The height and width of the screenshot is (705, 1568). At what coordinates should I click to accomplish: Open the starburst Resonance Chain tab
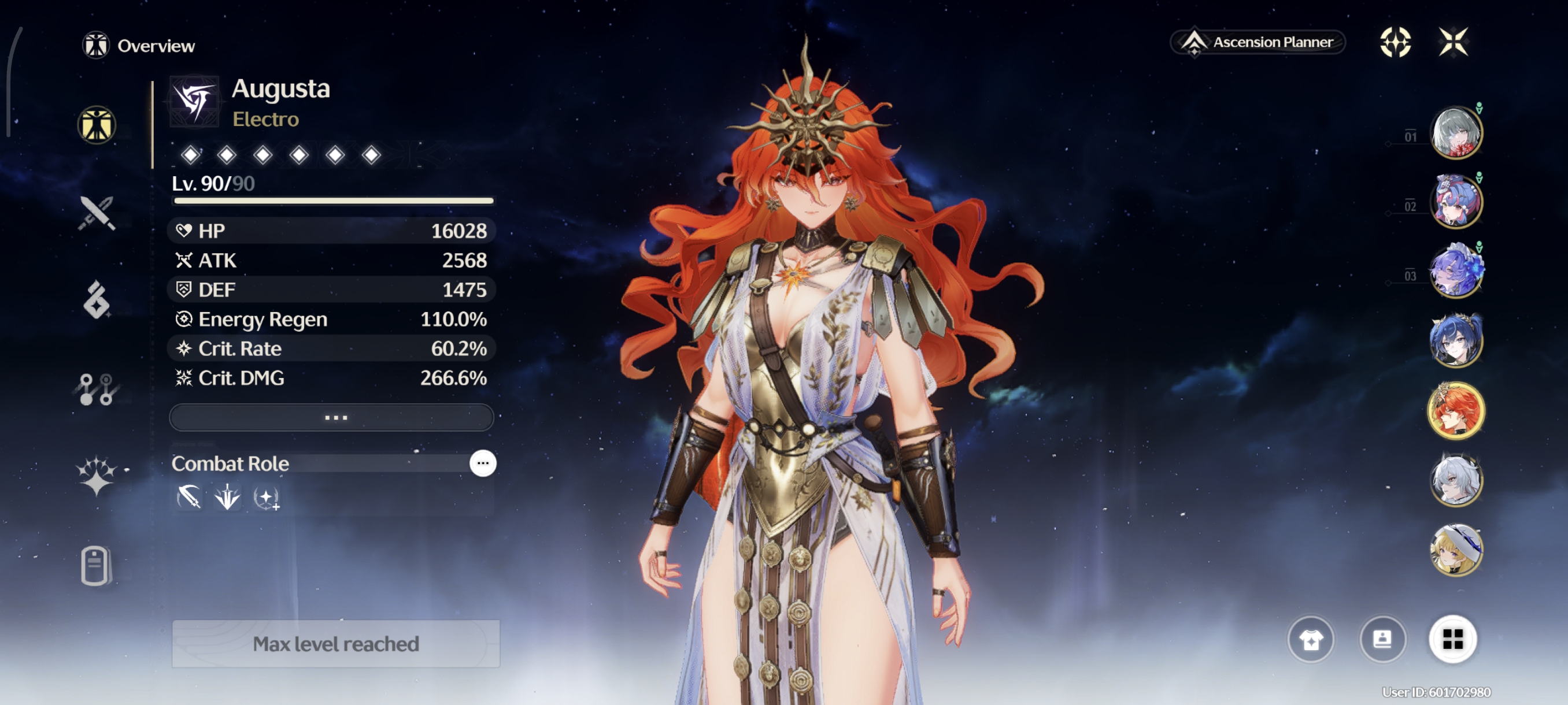point(97,476)
